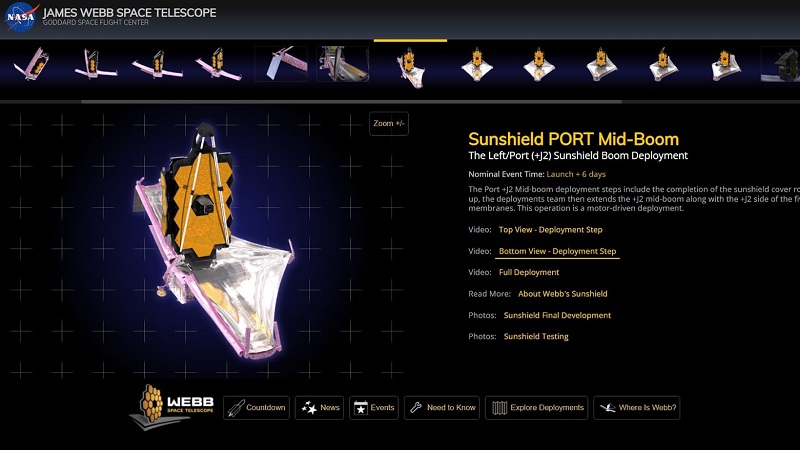Read About Webb's Sunshield

pos(562,294)
